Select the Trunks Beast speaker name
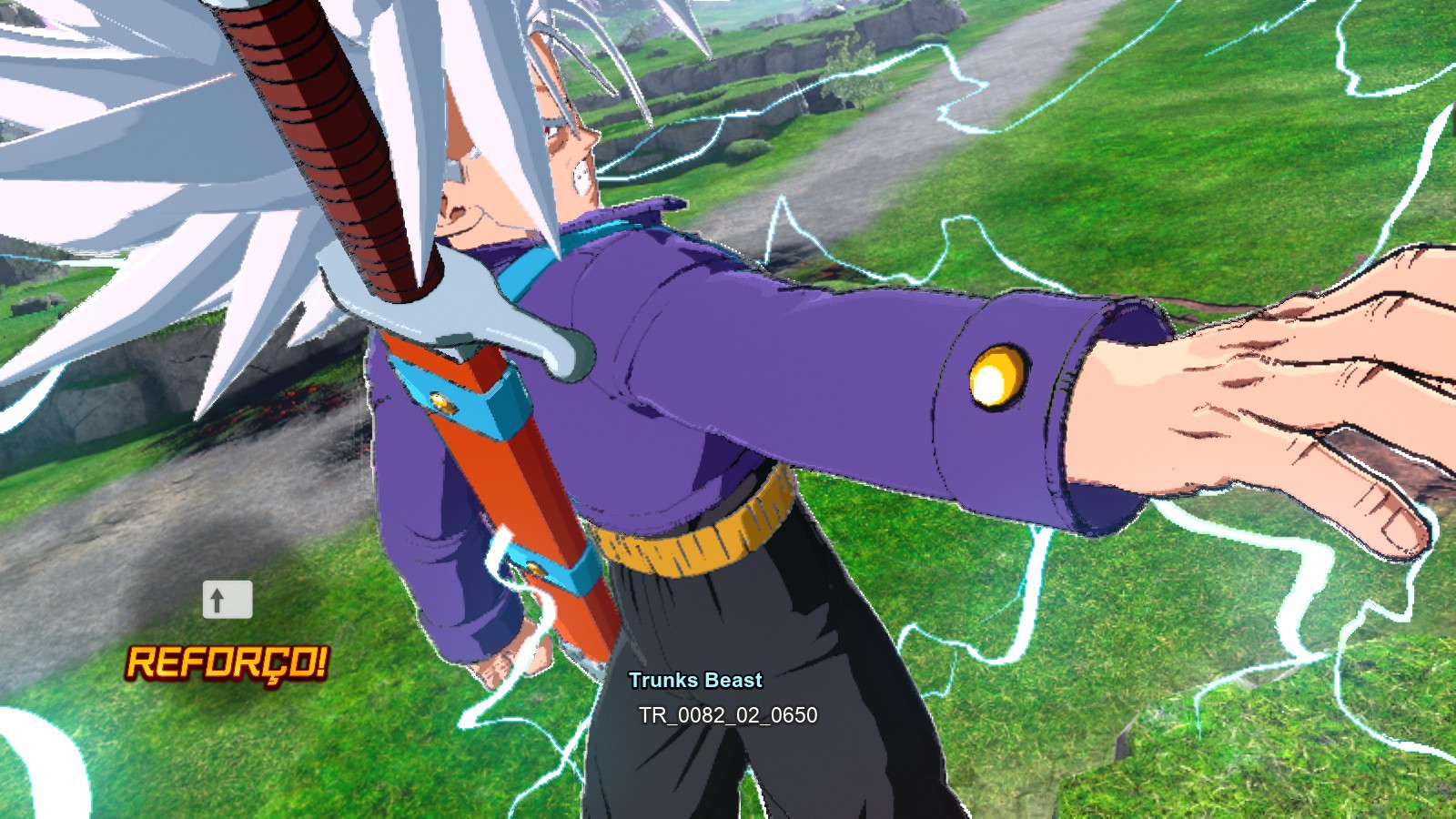The width and height of the screenshot is (1456, 819). click(697, 679)
